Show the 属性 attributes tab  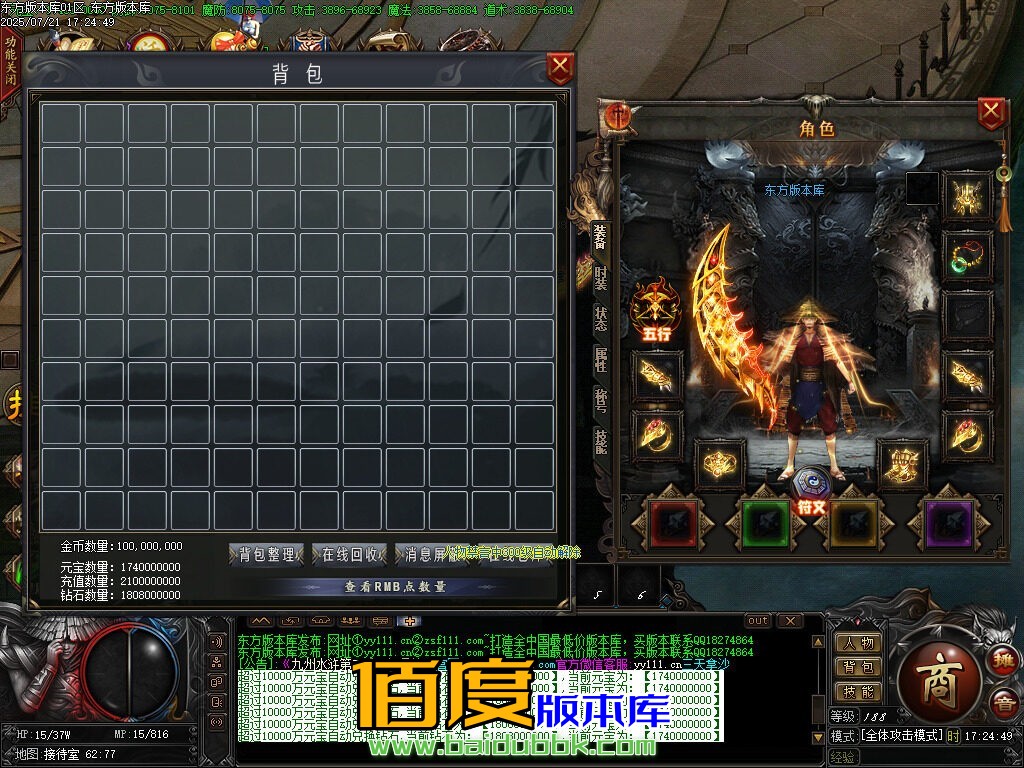click(600, 359)
